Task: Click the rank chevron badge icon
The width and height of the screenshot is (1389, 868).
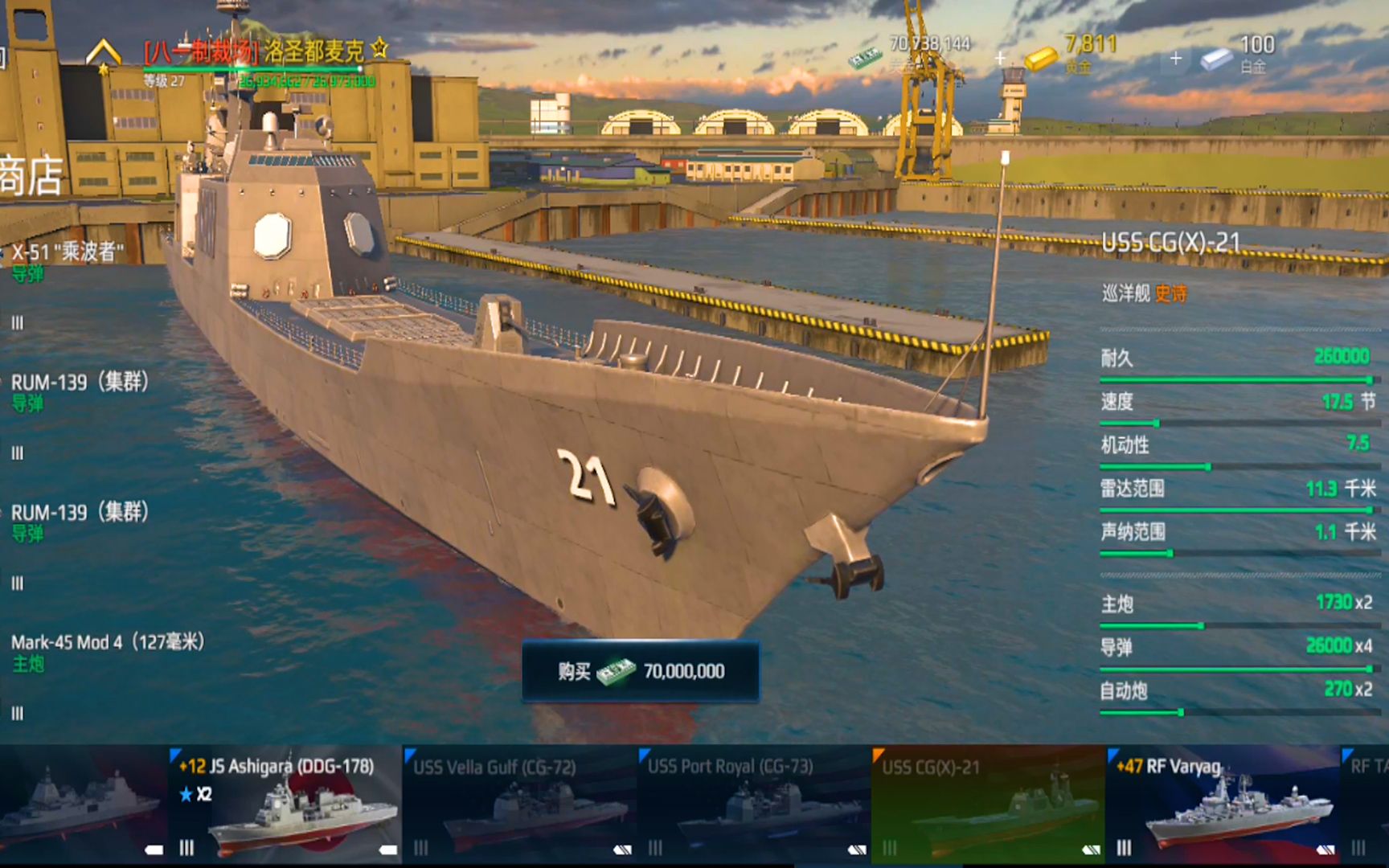Action: pos(104,55)
